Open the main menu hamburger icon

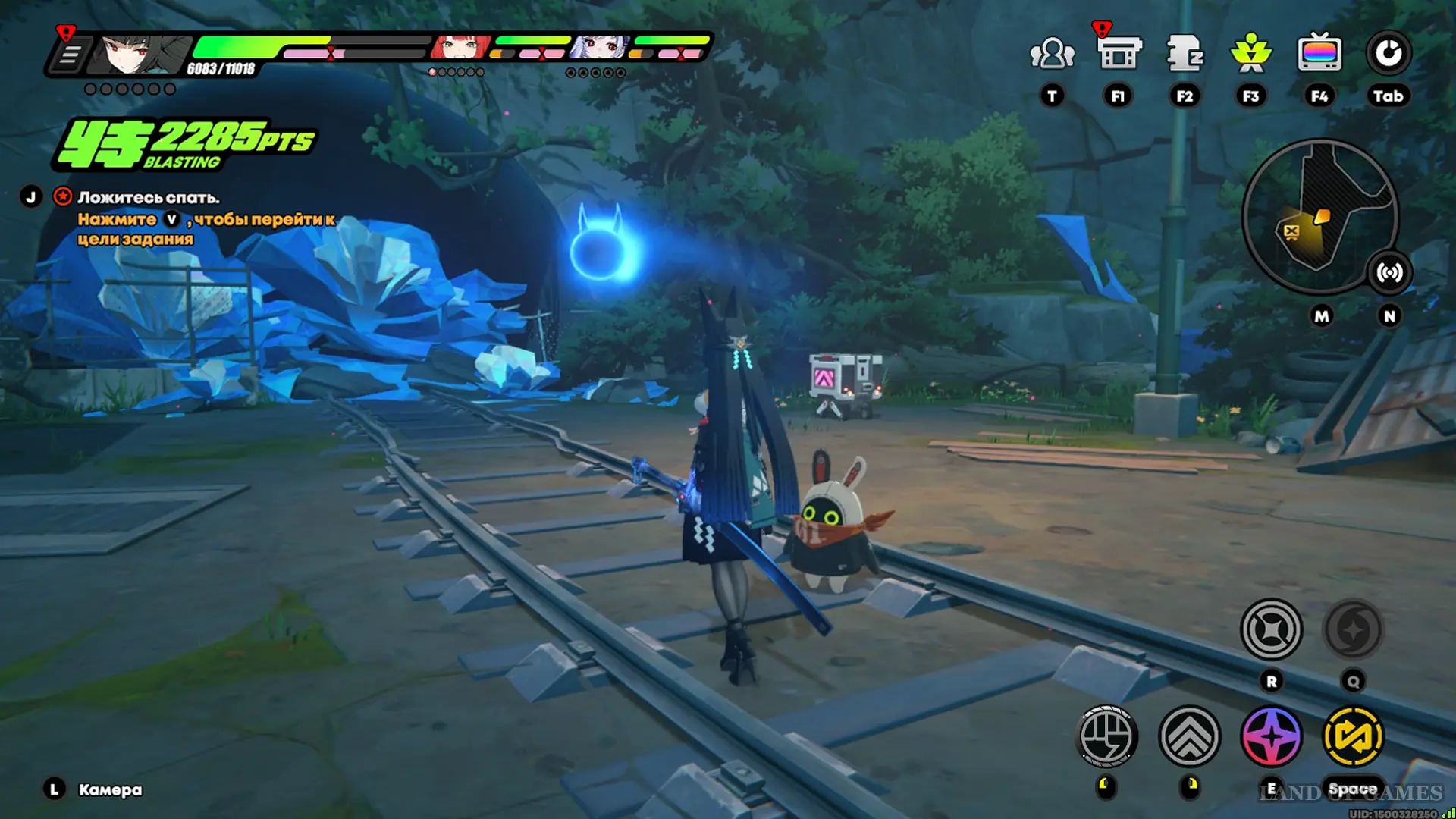tap(70, 55)
